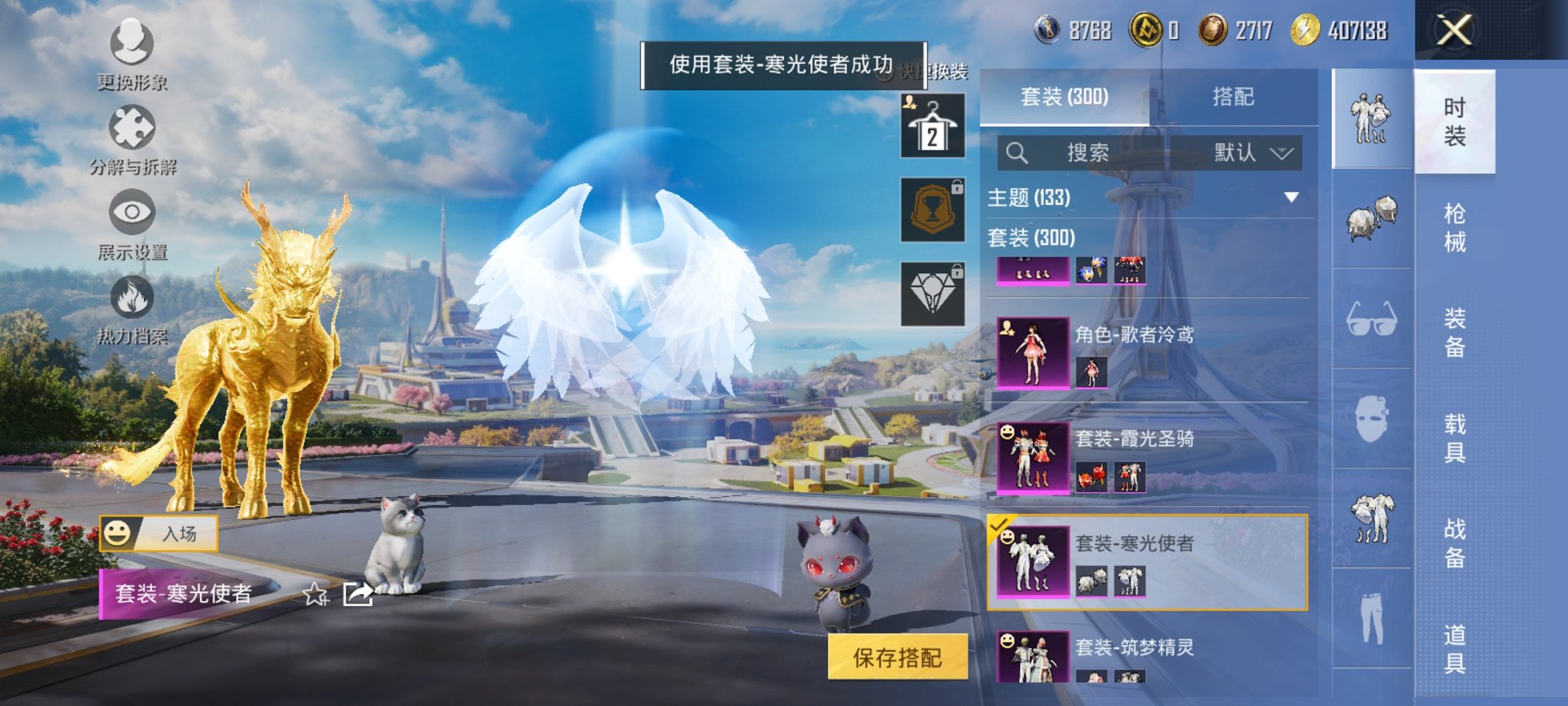1568x706 pixels.
Task: Open the quick outfit change hanger icon
Action: click(x=932, y=125)
